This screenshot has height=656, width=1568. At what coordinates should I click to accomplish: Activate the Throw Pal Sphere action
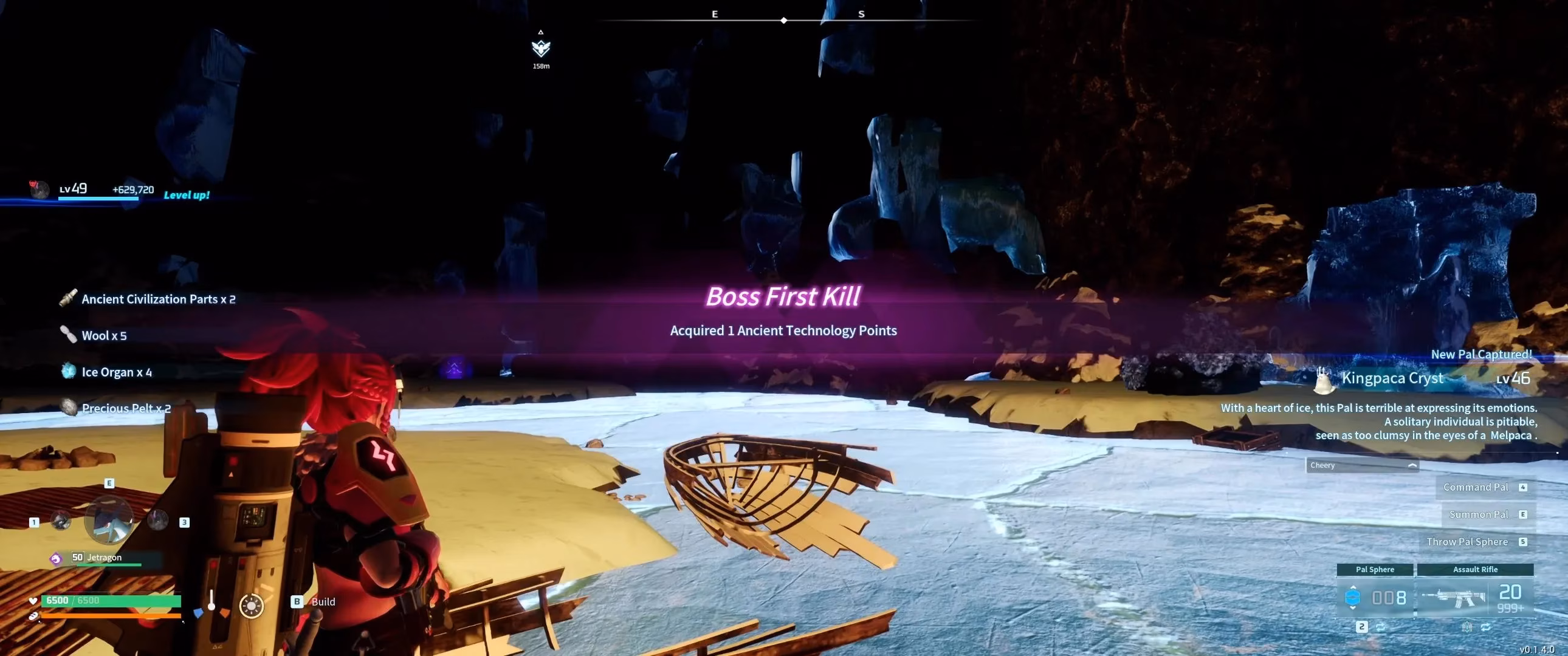click(1468, 542)
